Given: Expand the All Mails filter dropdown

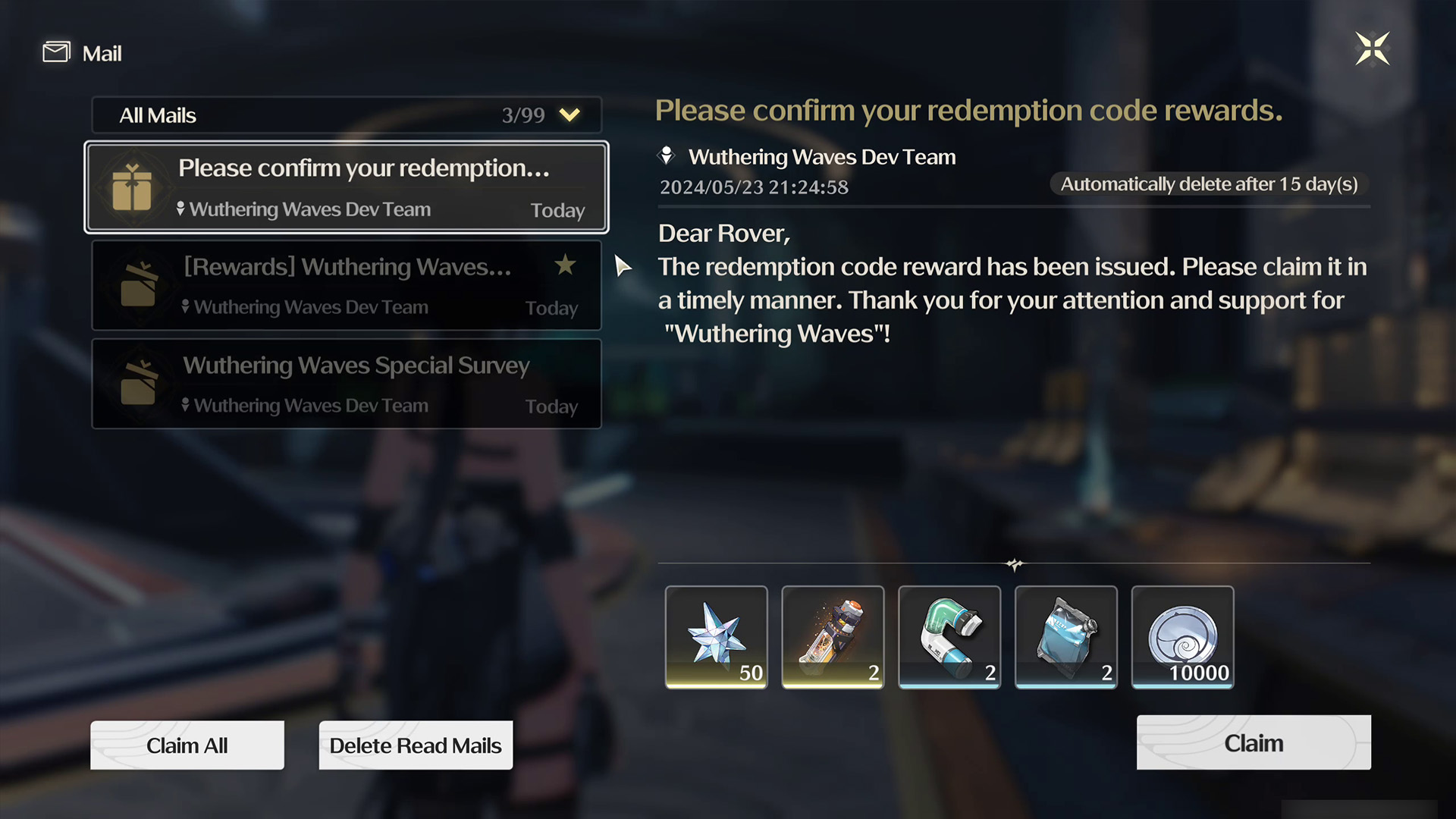Looking at the screenshot, I should (x=569, y=115).
